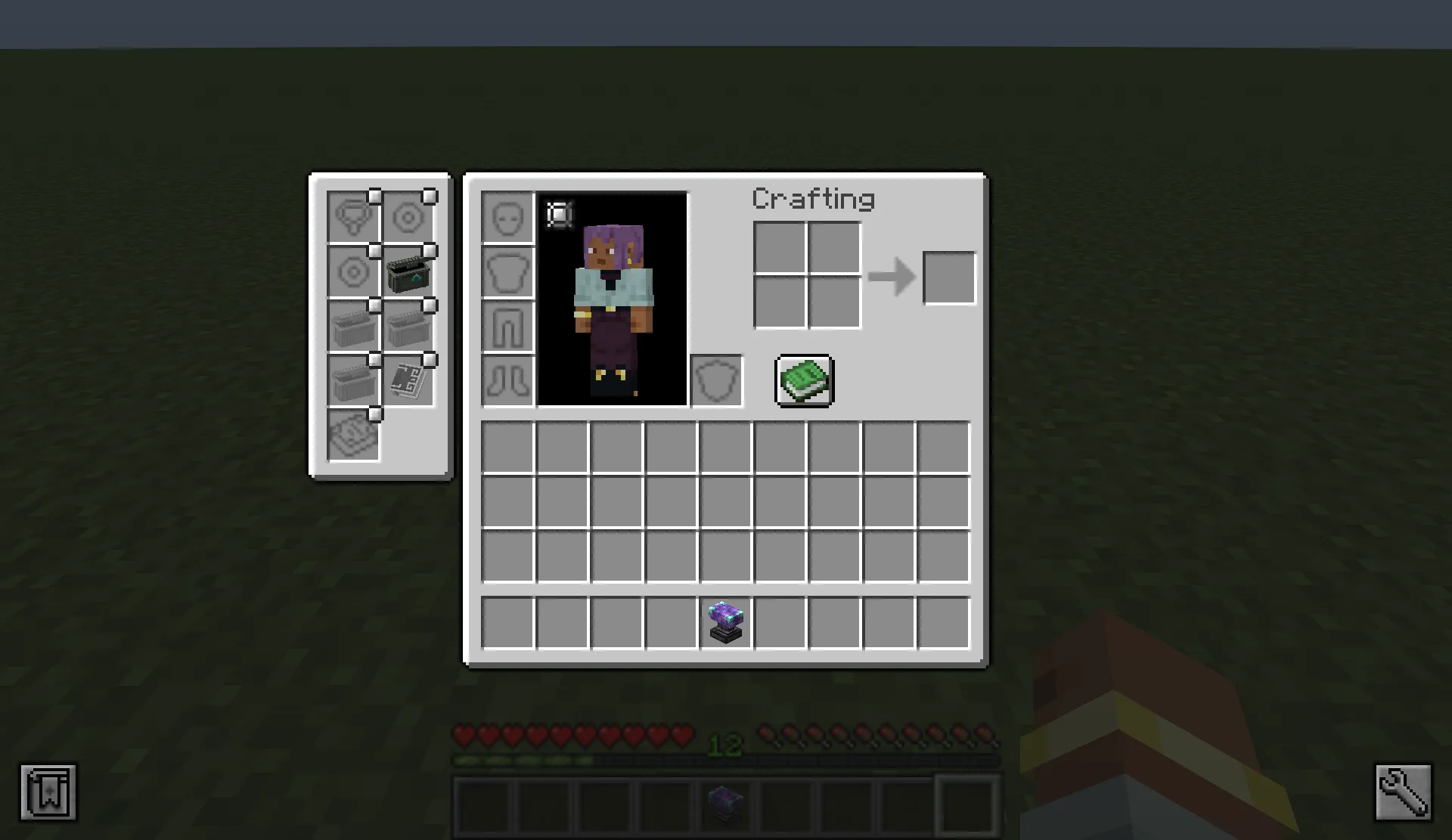
Task: Toggle the cosmetic button on the amulet slot
Action: click(x=376, y=194)
